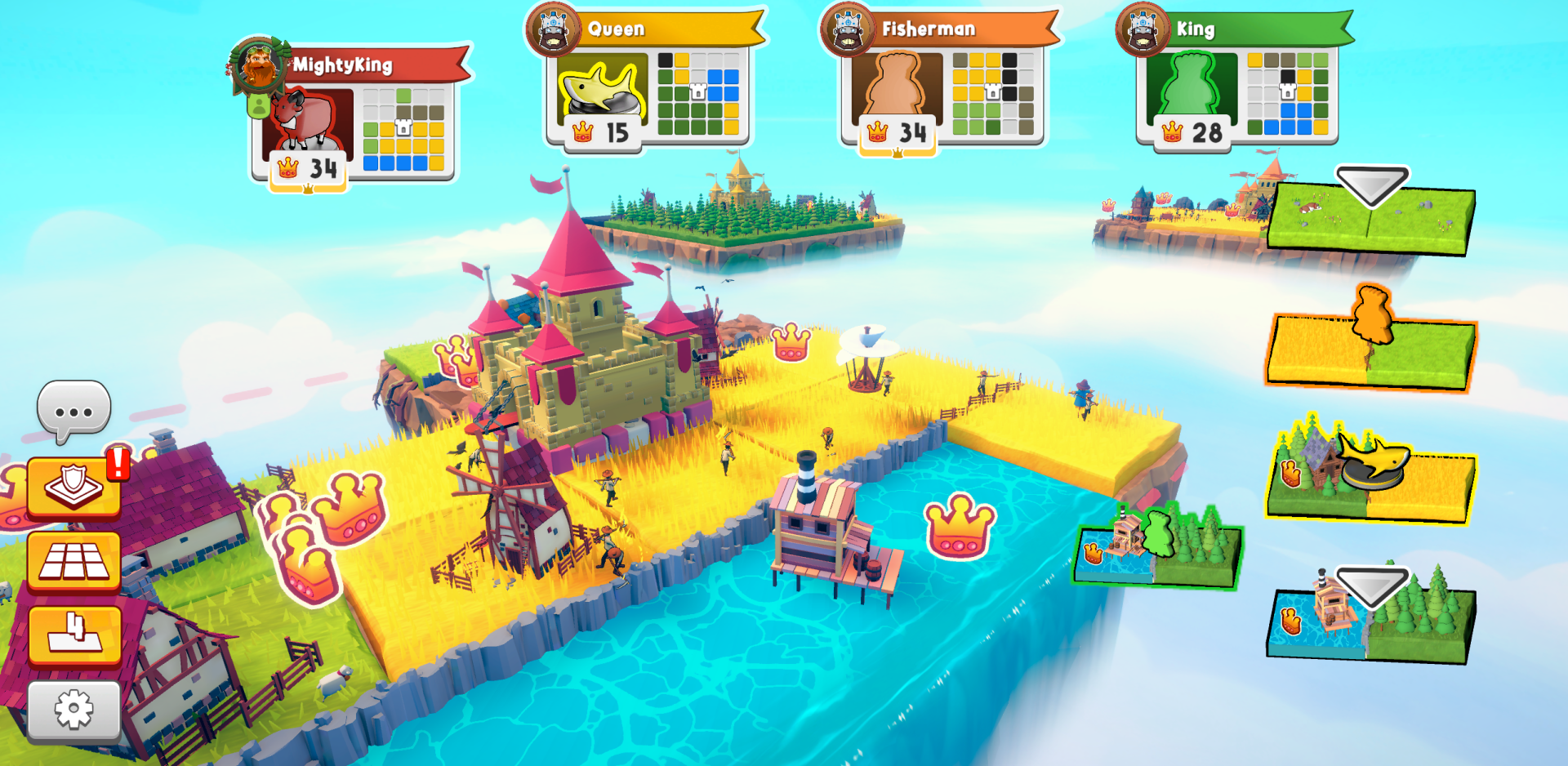Open the chat speech bubble
Image resolution: width=1568 pixels, height=766 pixels.
pyautogui.click(x=73, y=408)
